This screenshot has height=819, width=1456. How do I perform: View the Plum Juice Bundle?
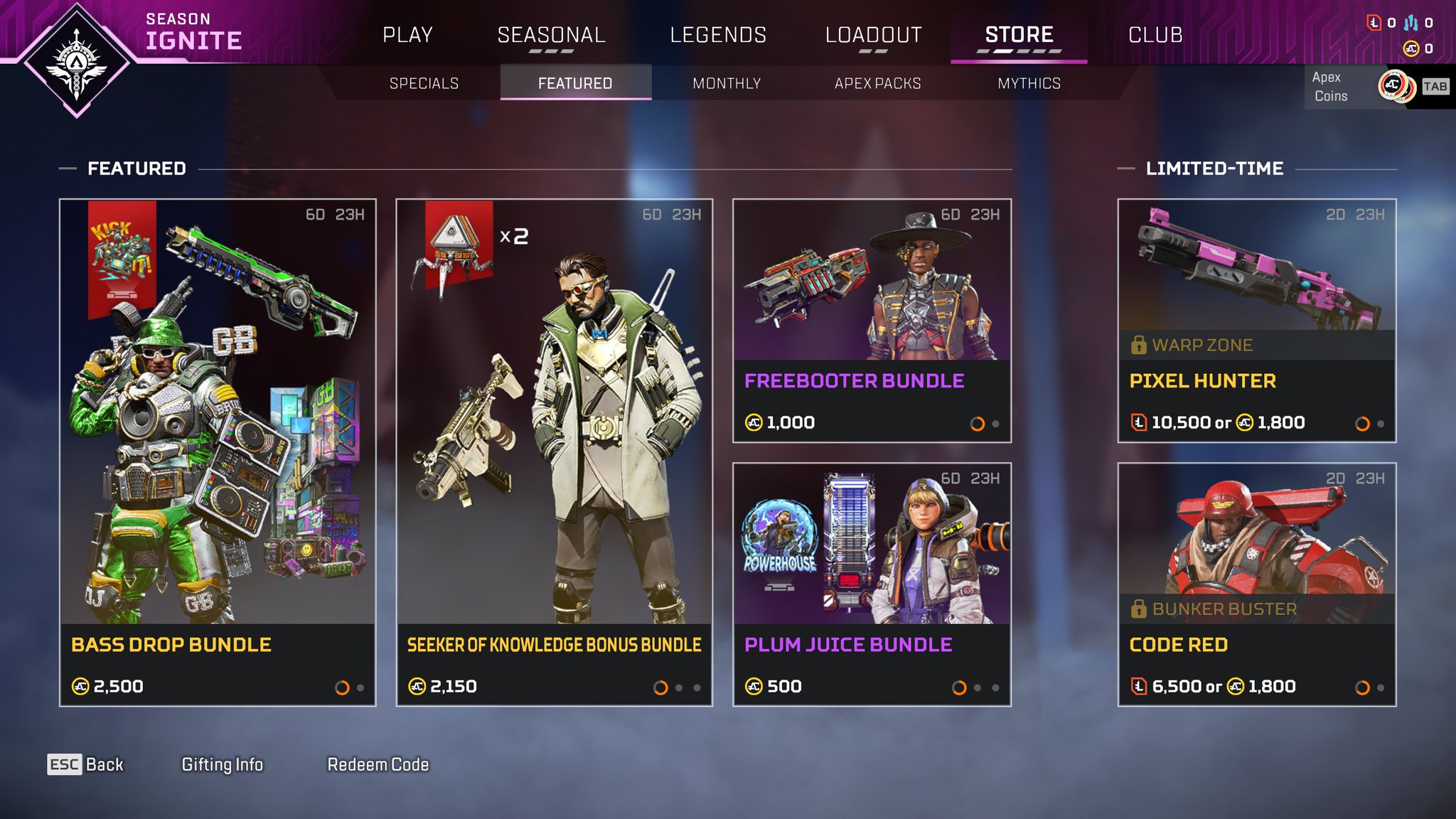872,584
